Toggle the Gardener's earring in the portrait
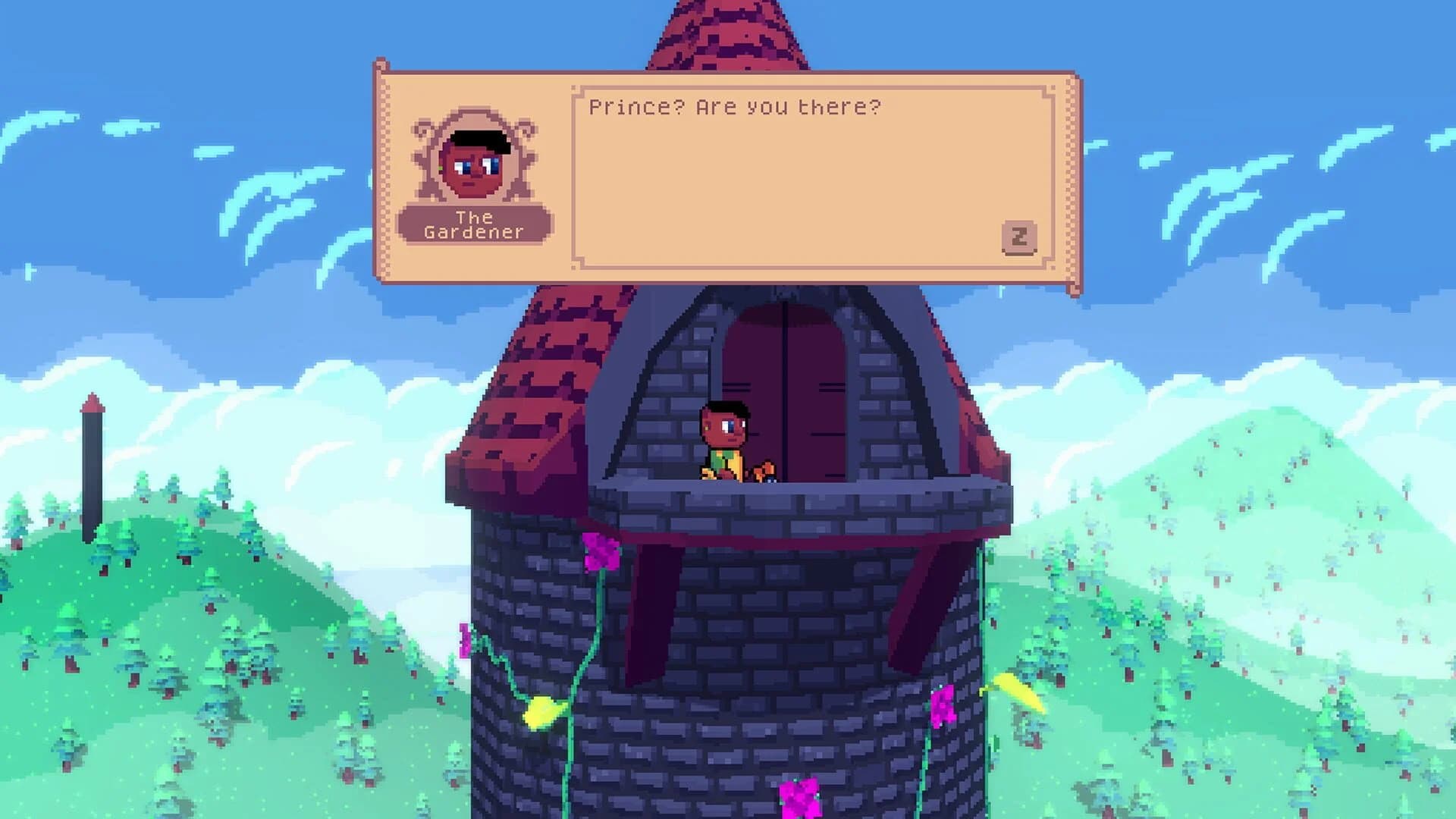This screenshot has height=819, width=1456. pos(440,168)
